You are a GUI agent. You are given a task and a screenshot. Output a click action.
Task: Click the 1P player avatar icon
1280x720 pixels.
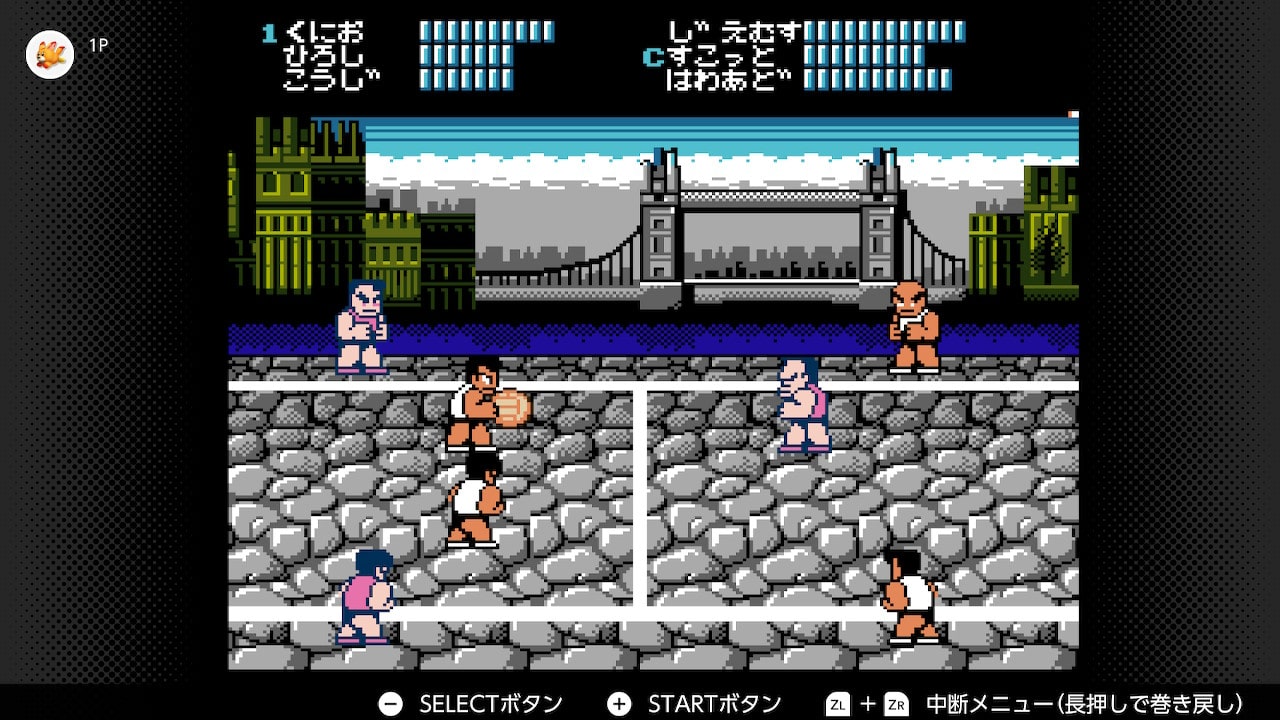click(x=50, y=54)
